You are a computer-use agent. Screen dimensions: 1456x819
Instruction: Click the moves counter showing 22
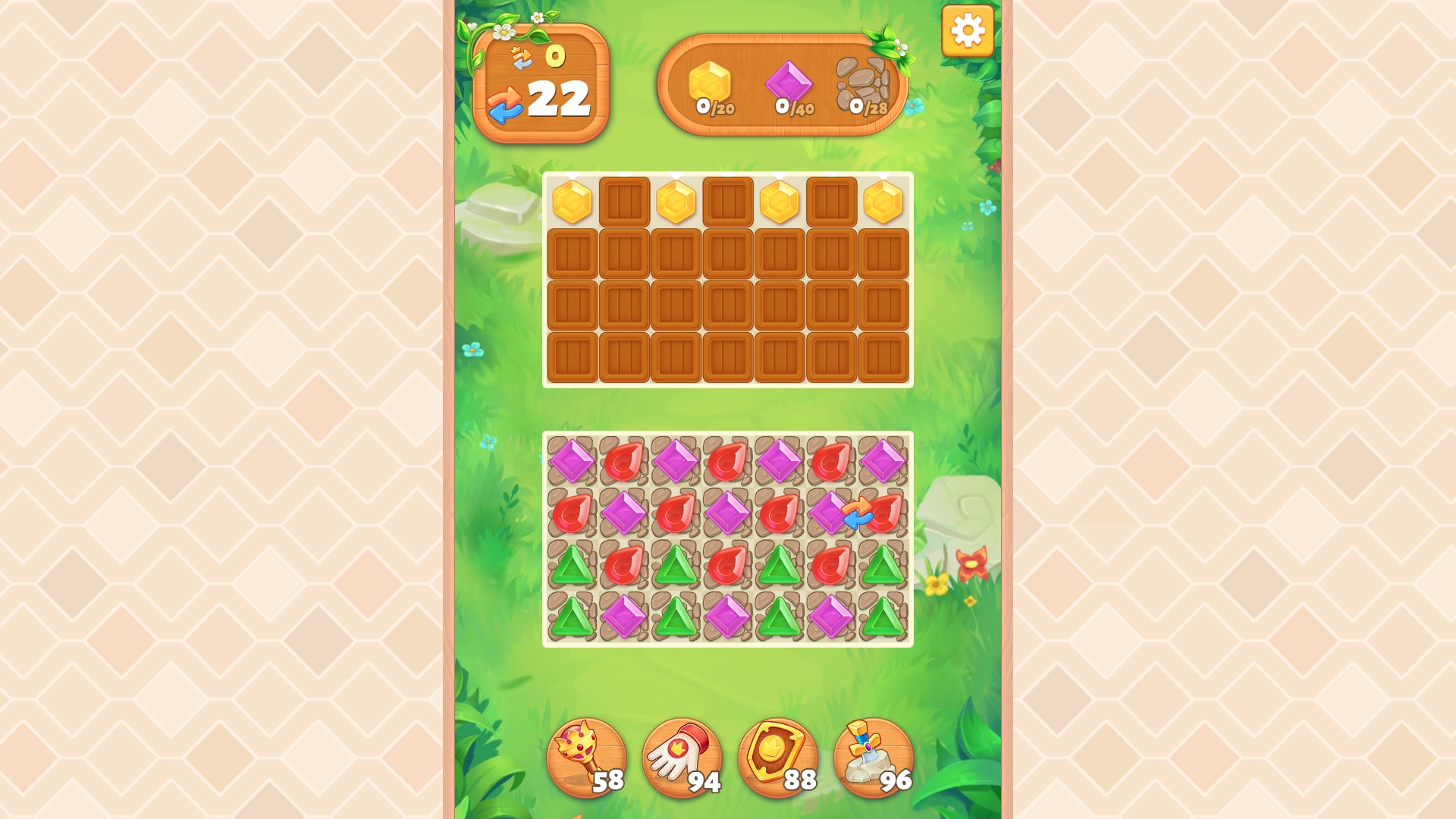[559, 99]
